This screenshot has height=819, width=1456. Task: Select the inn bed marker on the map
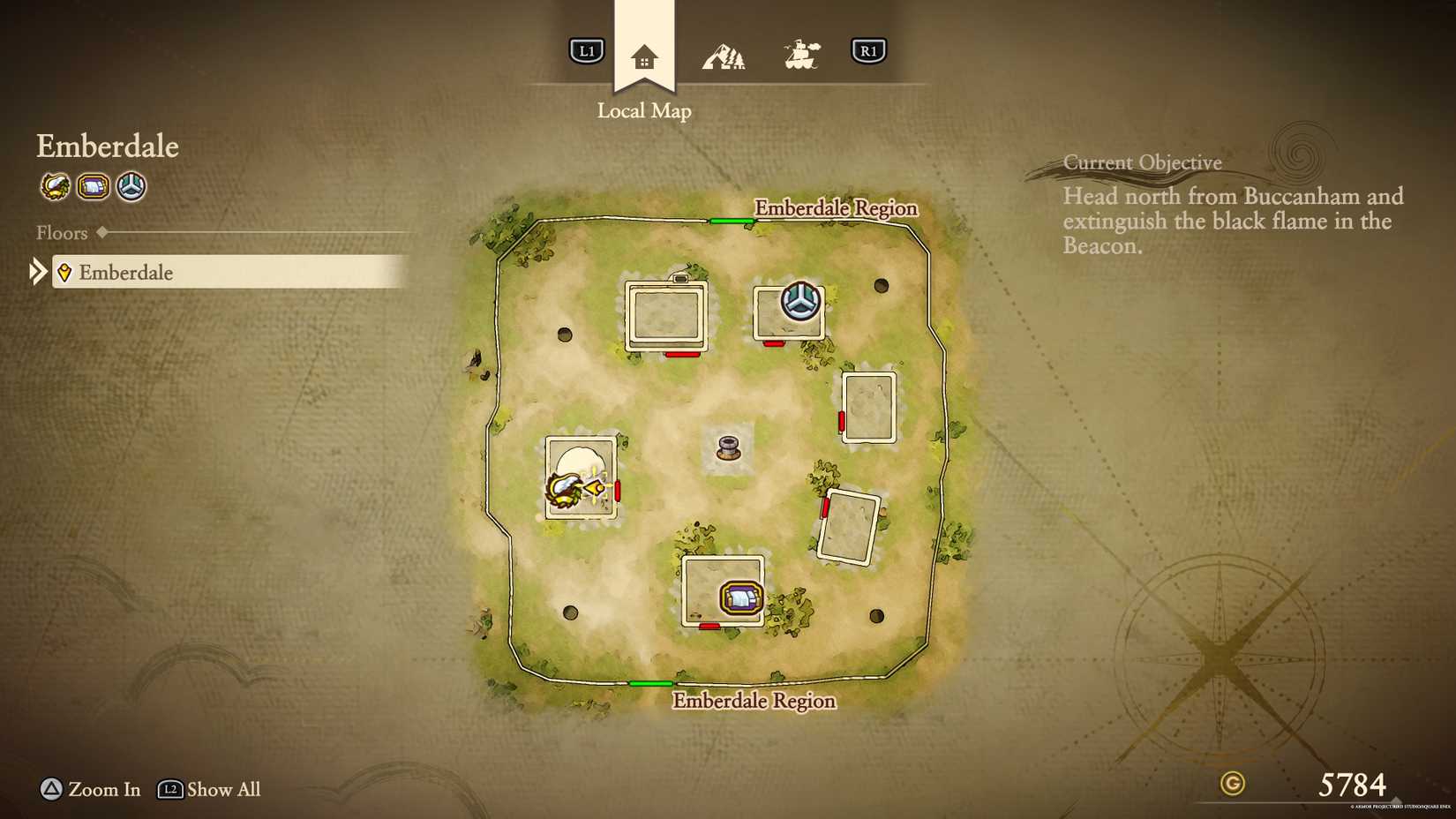pyautogui.click(x=740, y=598)
